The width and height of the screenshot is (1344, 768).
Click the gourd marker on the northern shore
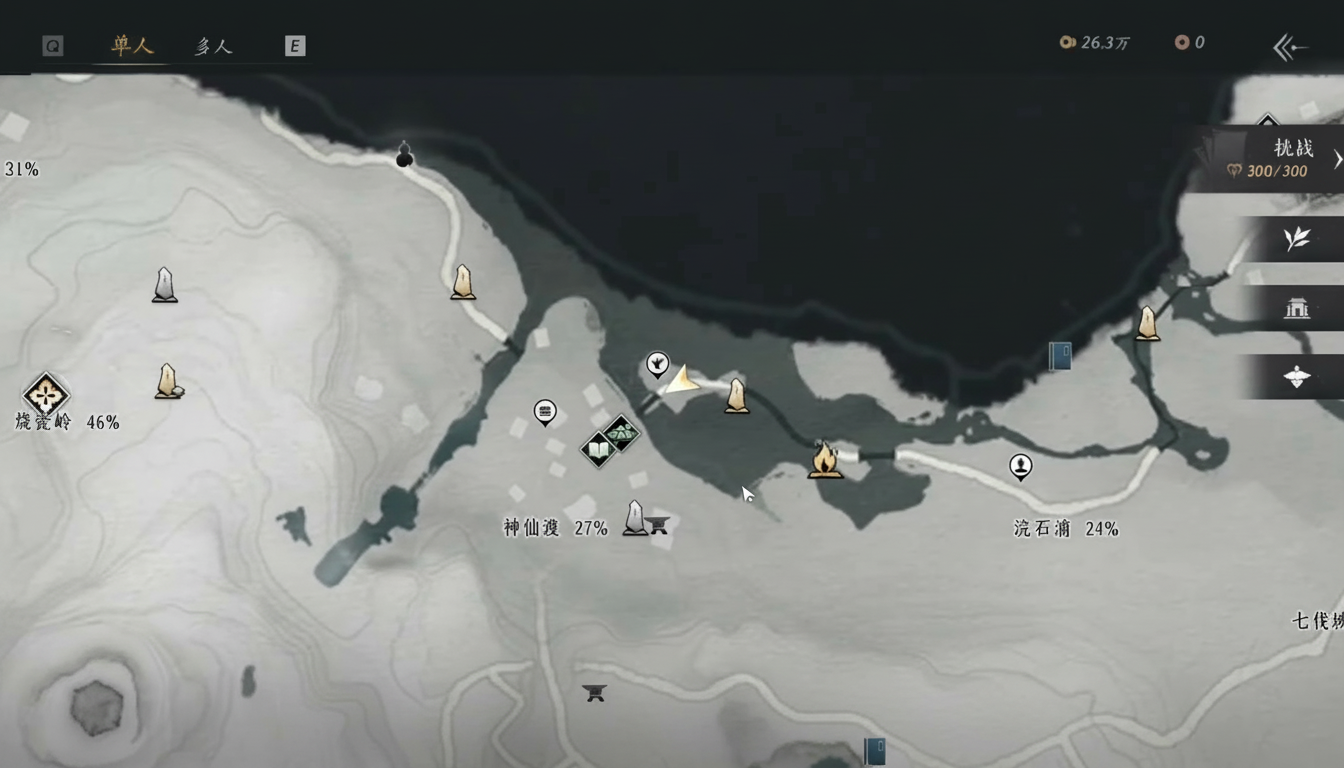(x=404, y=155)
